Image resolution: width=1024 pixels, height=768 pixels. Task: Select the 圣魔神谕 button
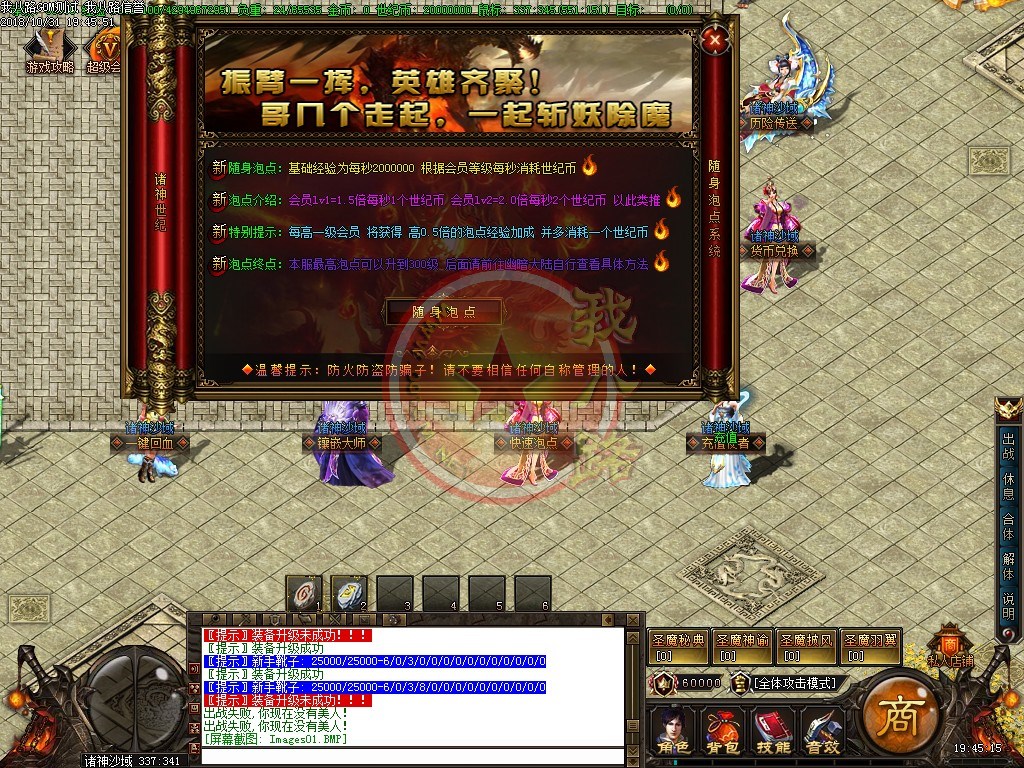click(x=743, y=647)
